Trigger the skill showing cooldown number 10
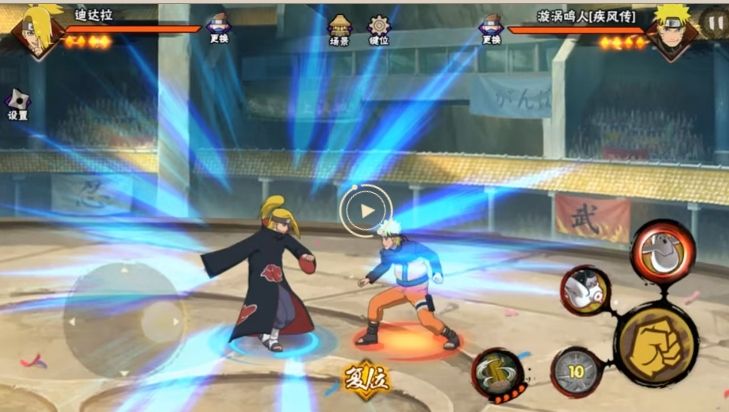The height and width of the screenshot is (412, 729). tap(577, 372)
